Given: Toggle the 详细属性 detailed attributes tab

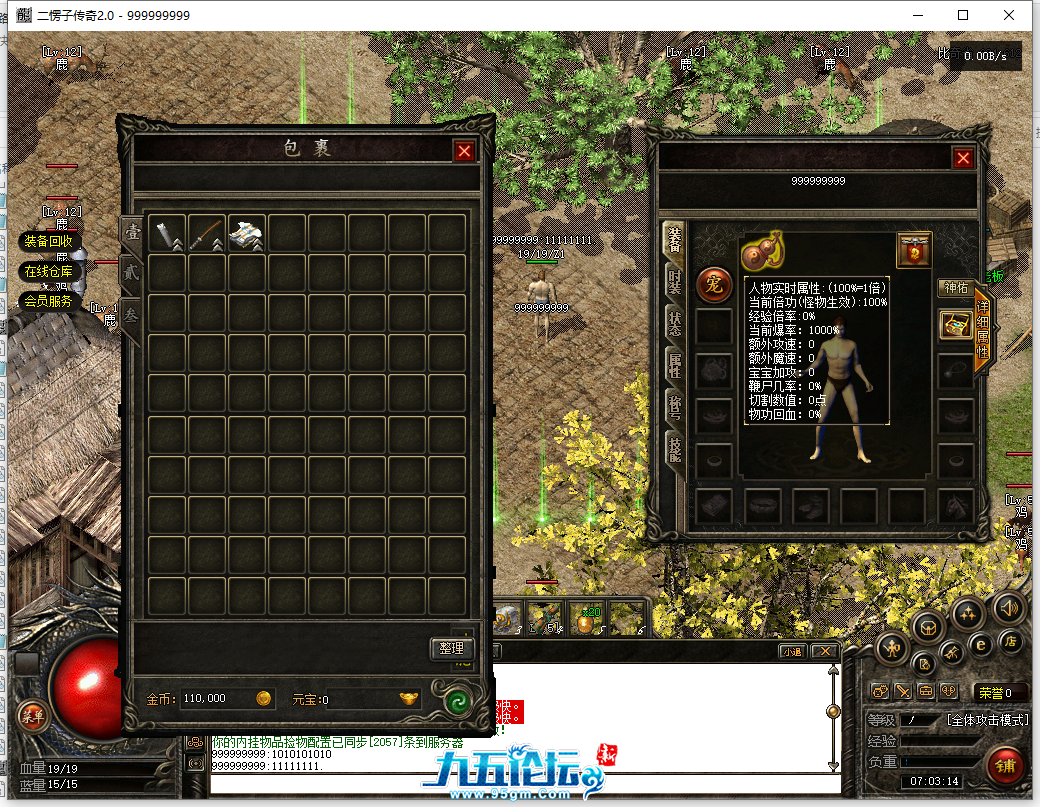Looking at the screenshot, I should click(x=982, y=330).
